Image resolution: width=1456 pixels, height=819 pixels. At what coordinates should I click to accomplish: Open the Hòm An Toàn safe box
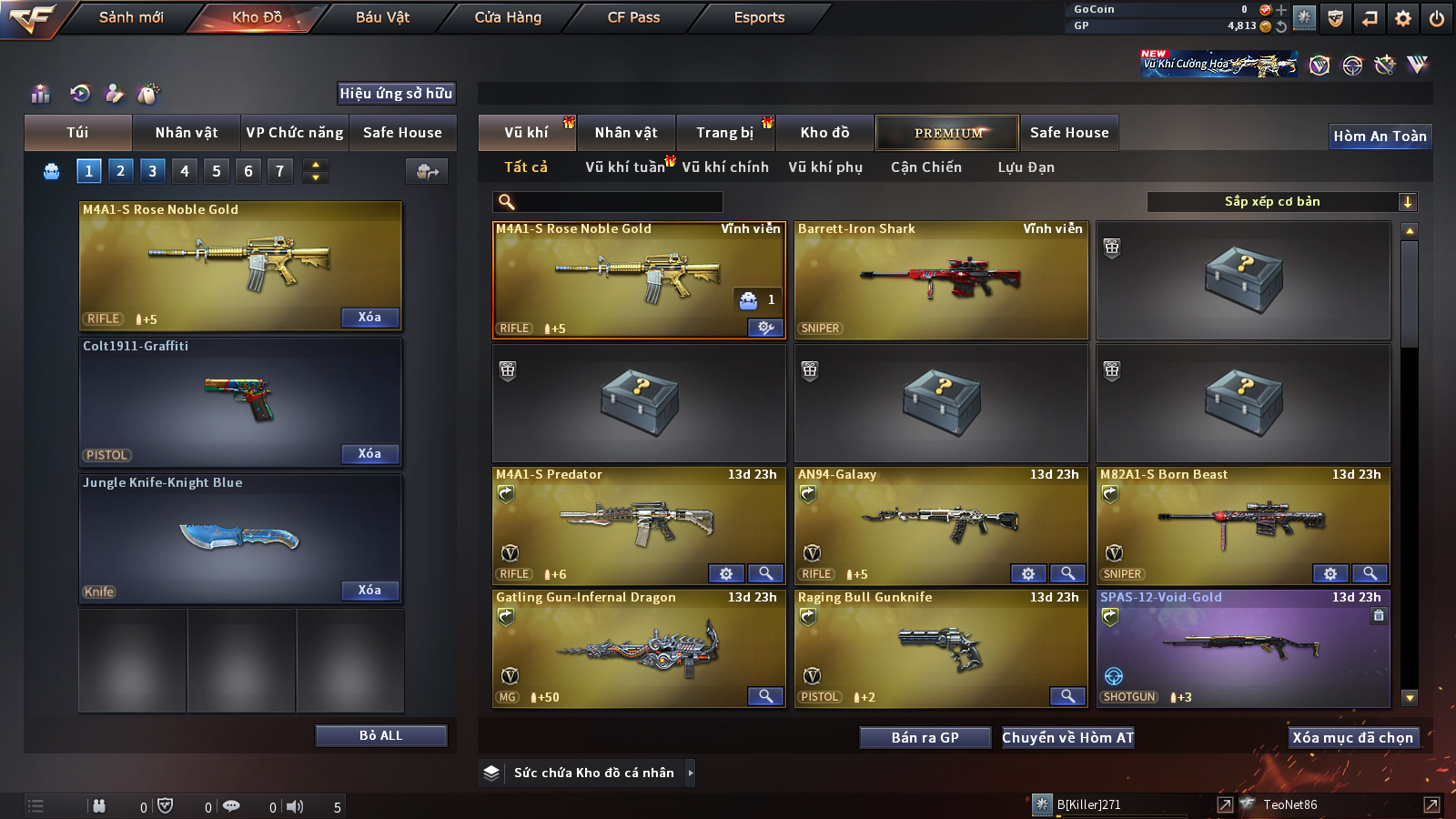pyautogui.click(x=1380, y=136)
